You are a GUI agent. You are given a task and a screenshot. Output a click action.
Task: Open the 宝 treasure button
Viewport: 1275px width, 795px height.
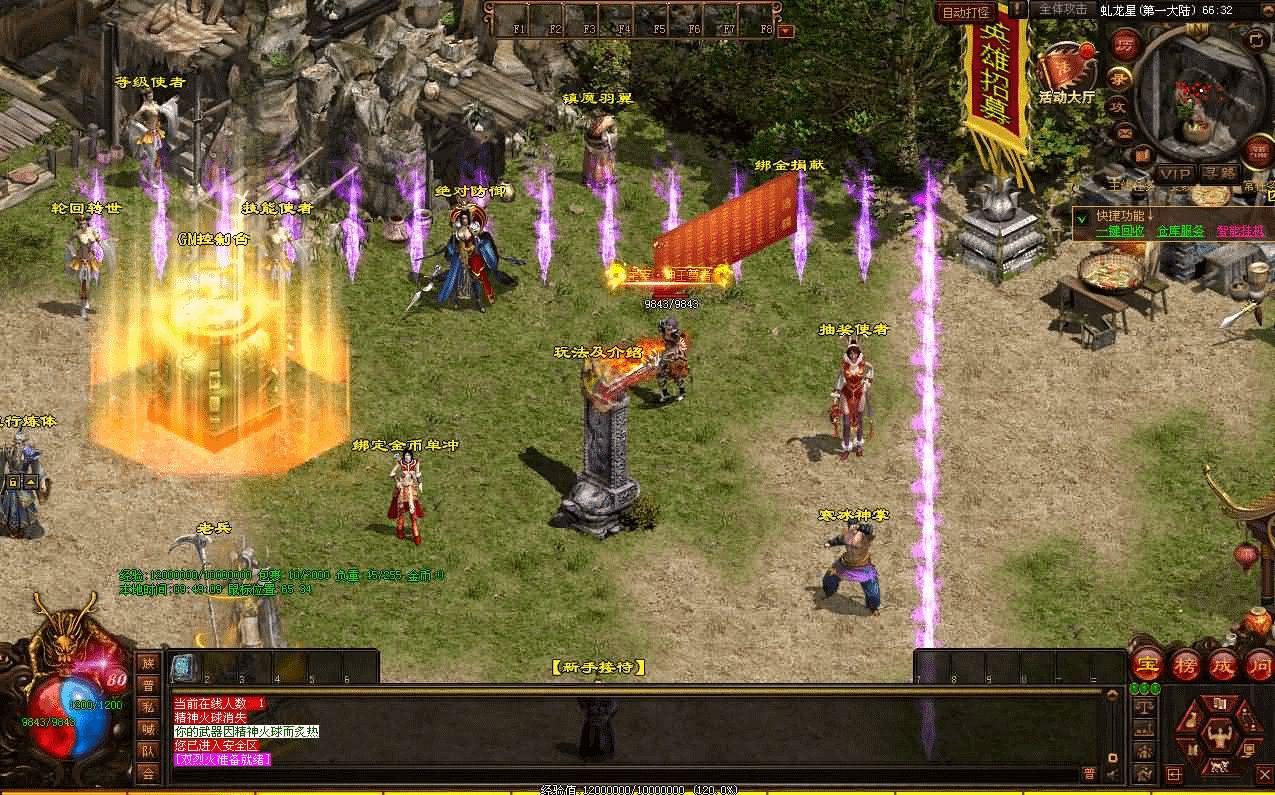(x=1146, y=664)
